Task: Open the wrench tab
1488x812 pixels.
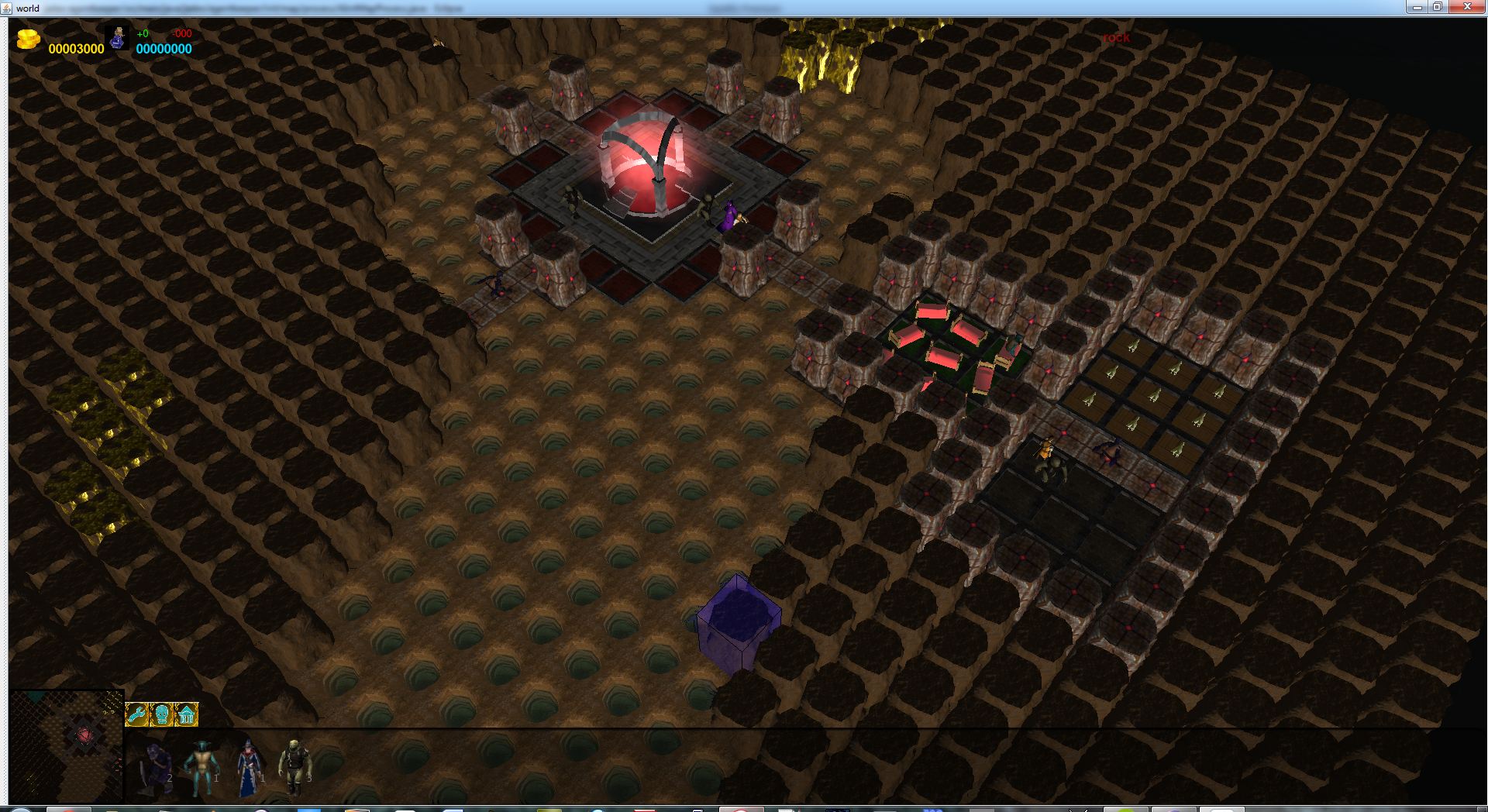Action: pyautogui.click(x=137, y=714)
